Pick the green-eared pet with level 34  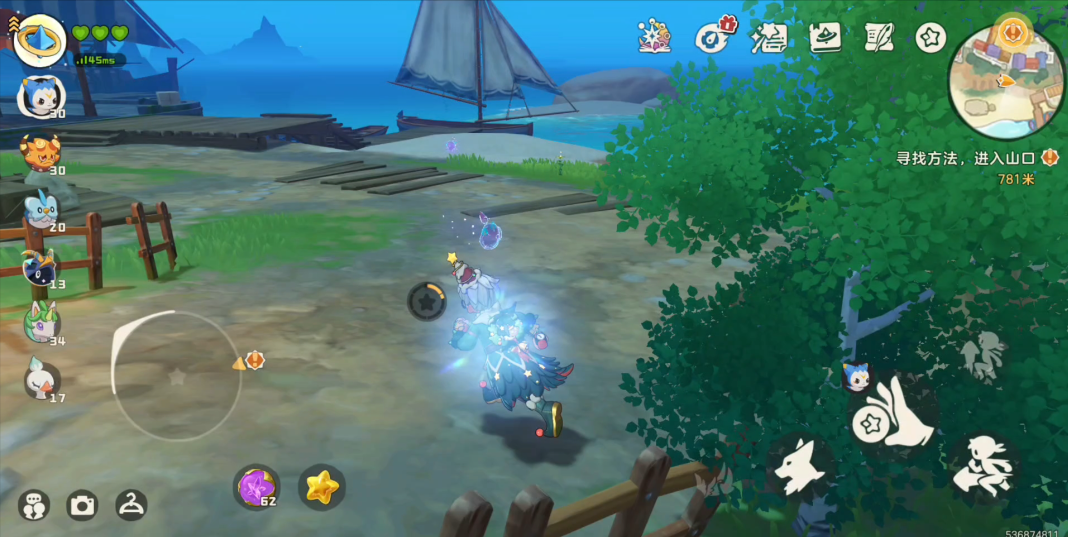(41, 322)
